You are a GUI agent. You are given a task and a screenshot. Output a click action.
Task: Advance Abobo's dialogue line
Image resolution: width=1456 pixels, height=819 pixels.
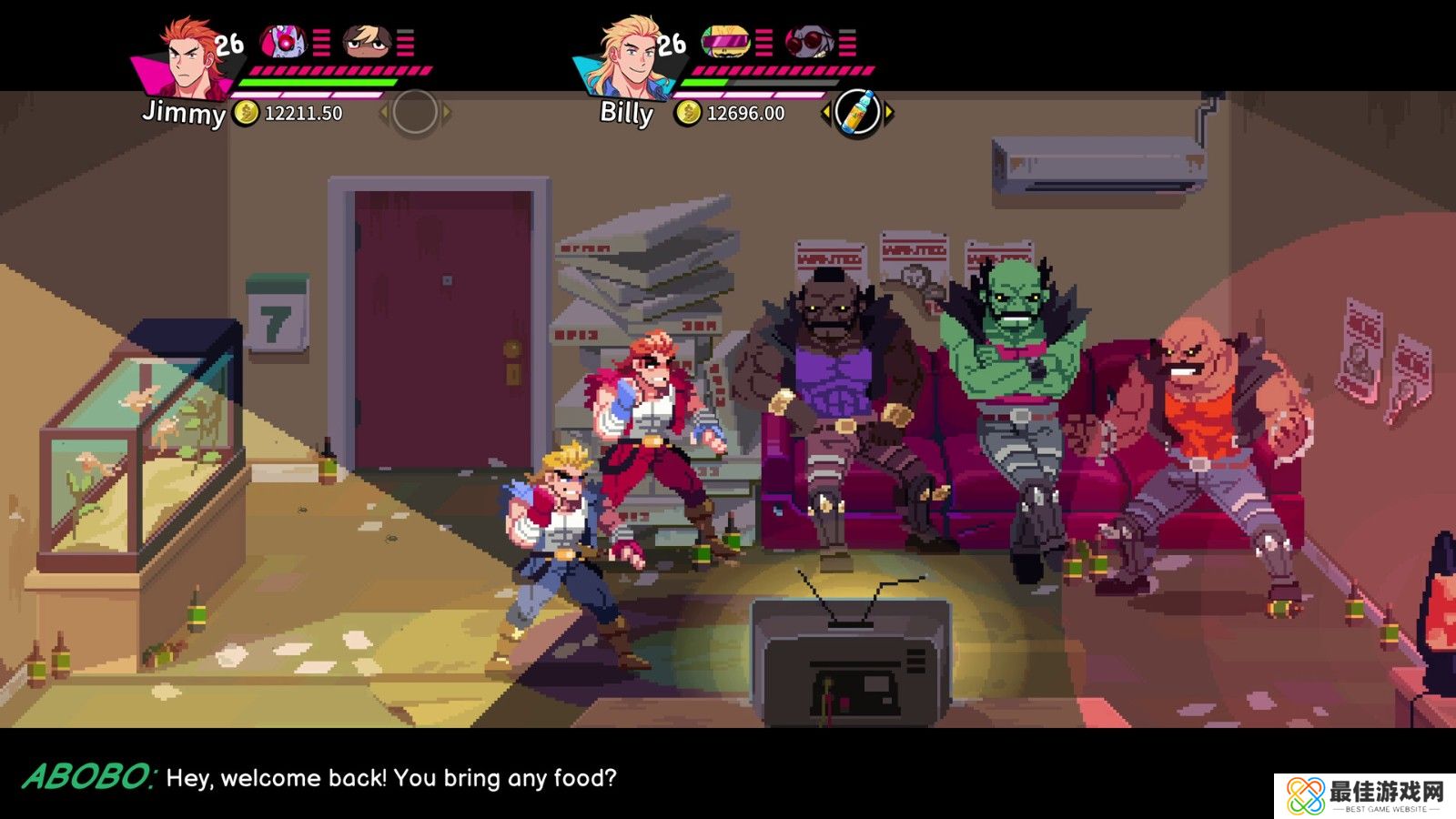click(391, 778)
